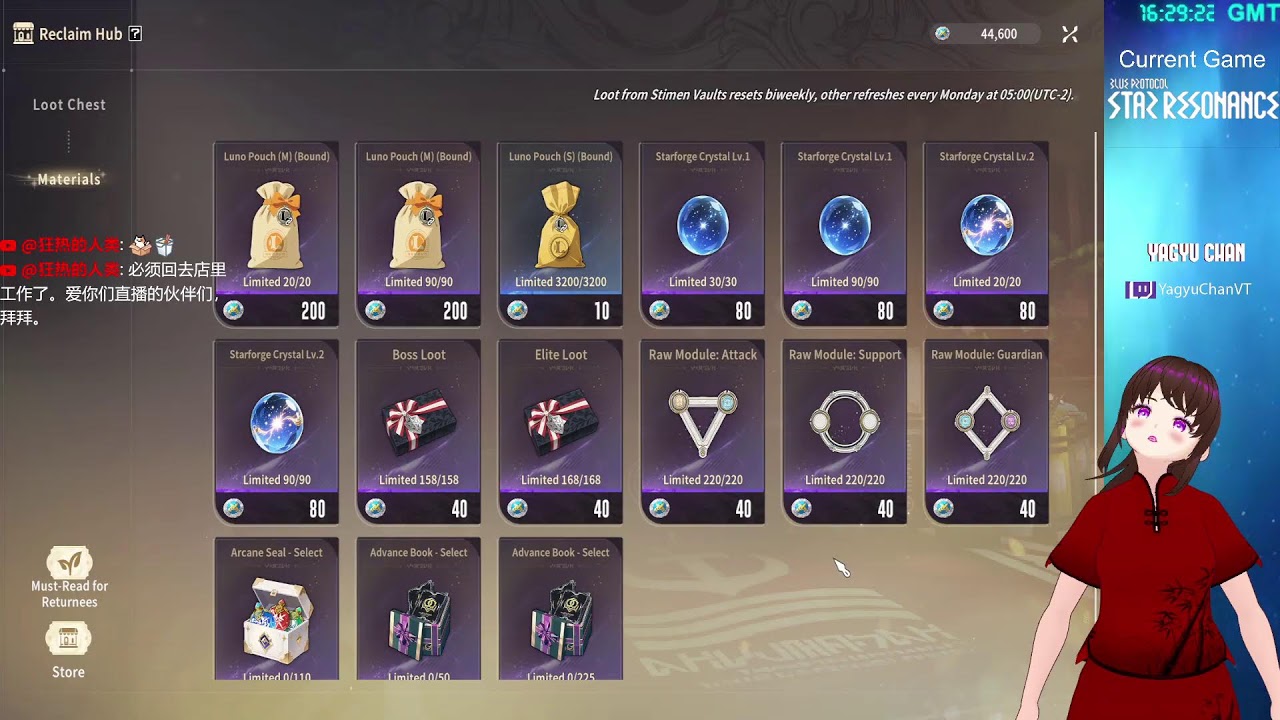
Task: Switch to the Loot Chest tab
Action: point(69,104)
